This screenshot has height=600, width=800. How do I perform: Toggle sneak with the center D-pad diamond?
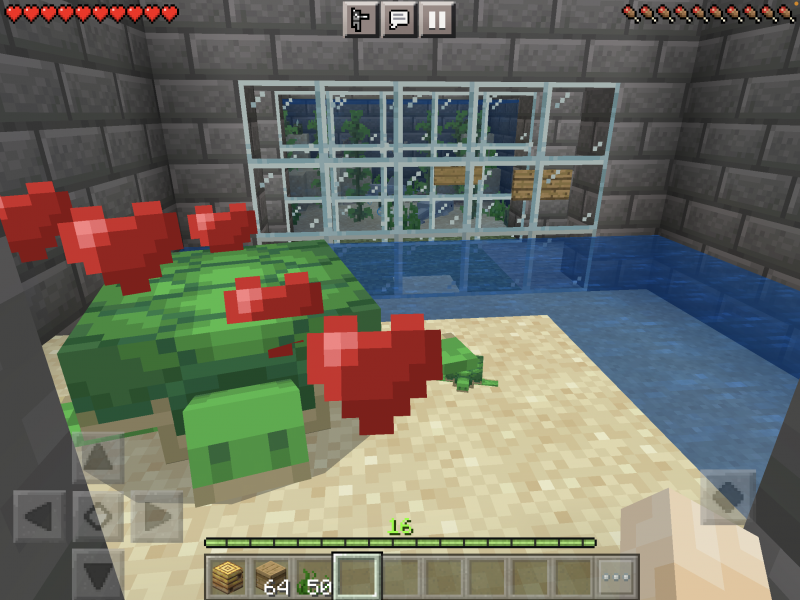pos(99,517)
